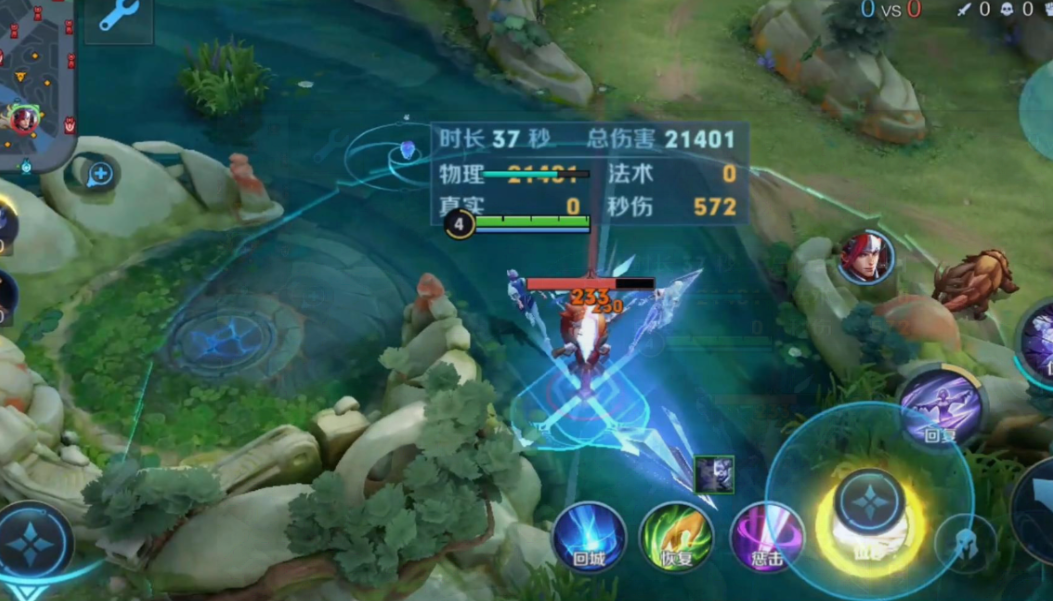1053x601 pixels.
Task: Cast the 惩击 smite spell
Action: [x=765, y=536]
